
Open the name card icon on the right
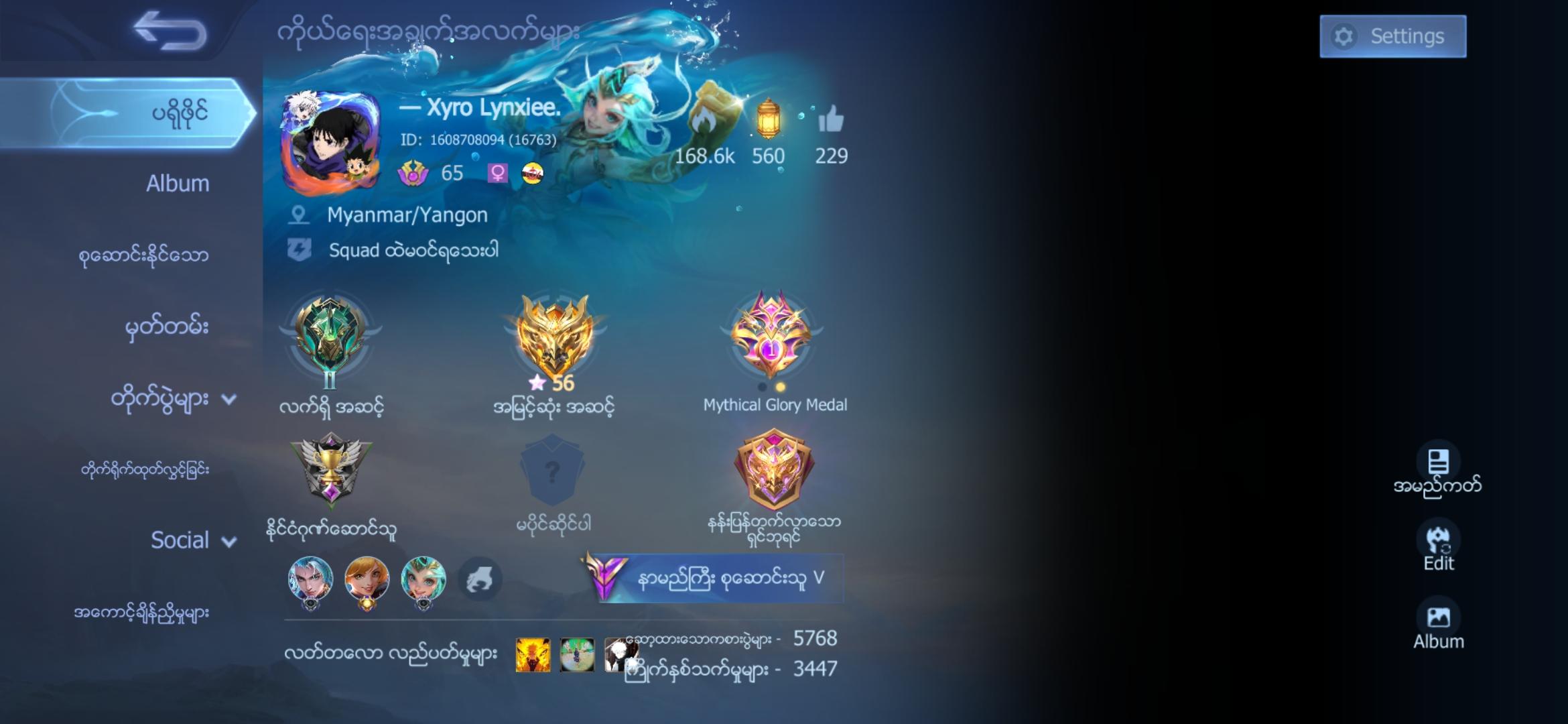pyautogui.click(x=1439, y=463)
